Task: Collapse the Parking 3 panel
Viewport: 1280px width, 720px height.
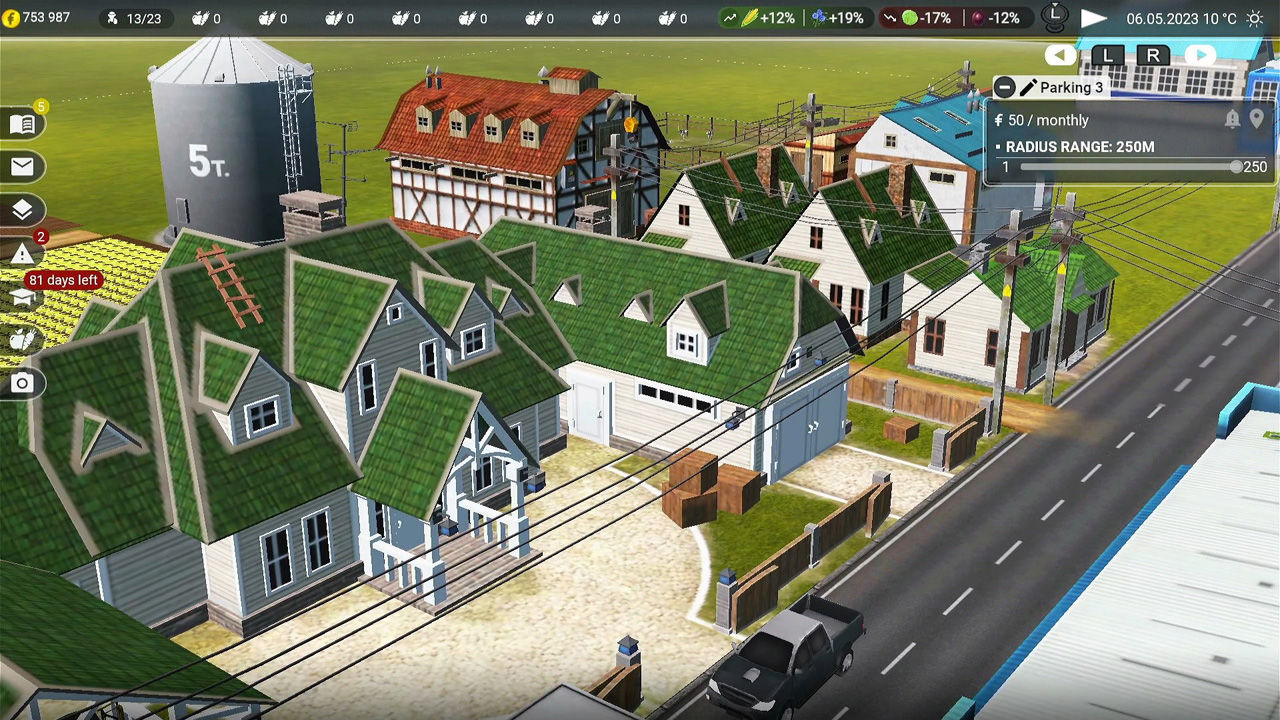Action: (1004, 88)
